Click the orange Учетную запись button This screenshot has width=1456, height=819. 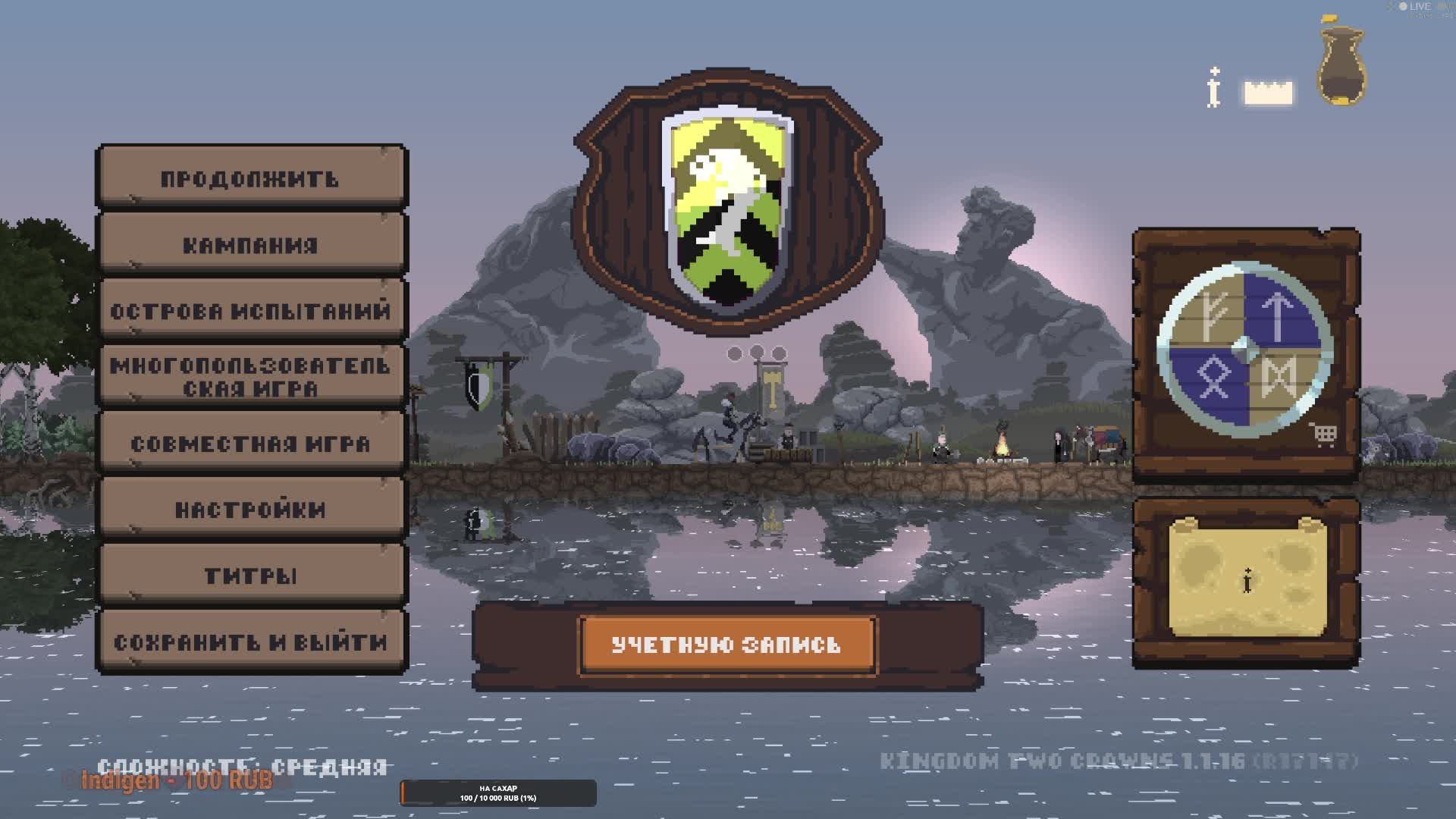pos(727,645)
